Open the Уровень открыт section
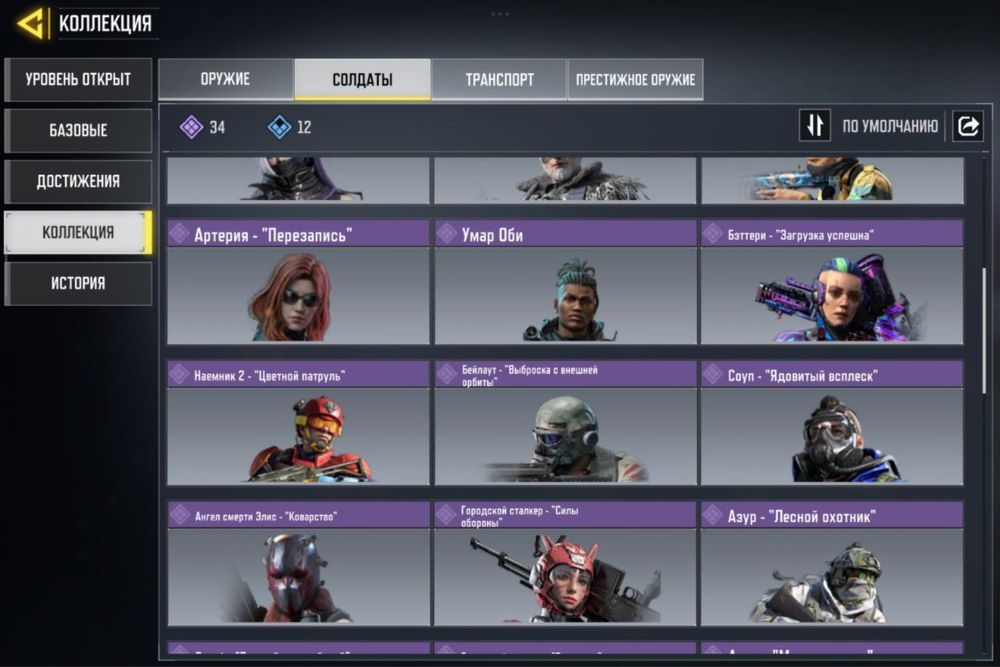 coord(78,79)
